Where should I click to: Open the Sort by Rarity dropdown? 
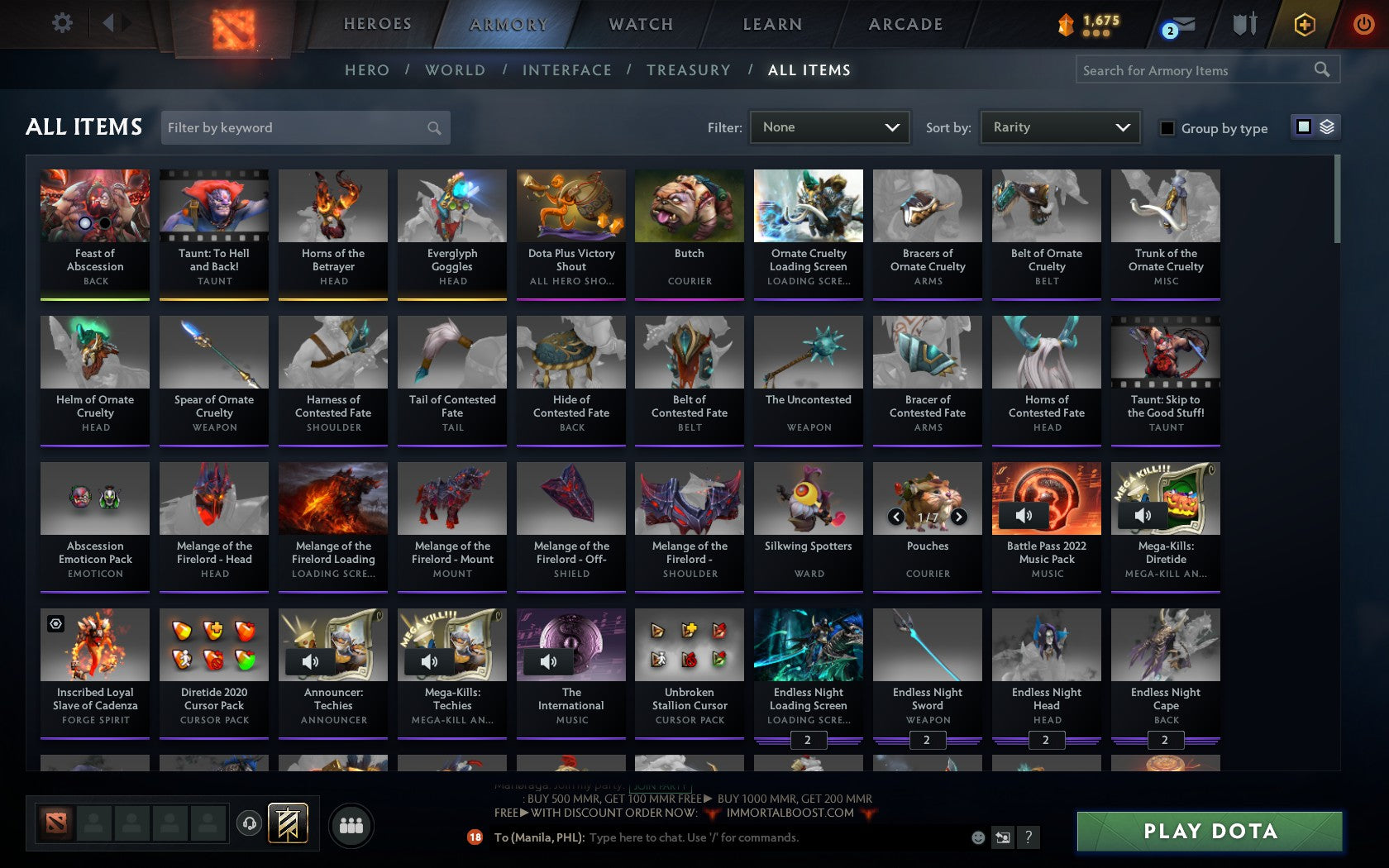[1059, 127]
